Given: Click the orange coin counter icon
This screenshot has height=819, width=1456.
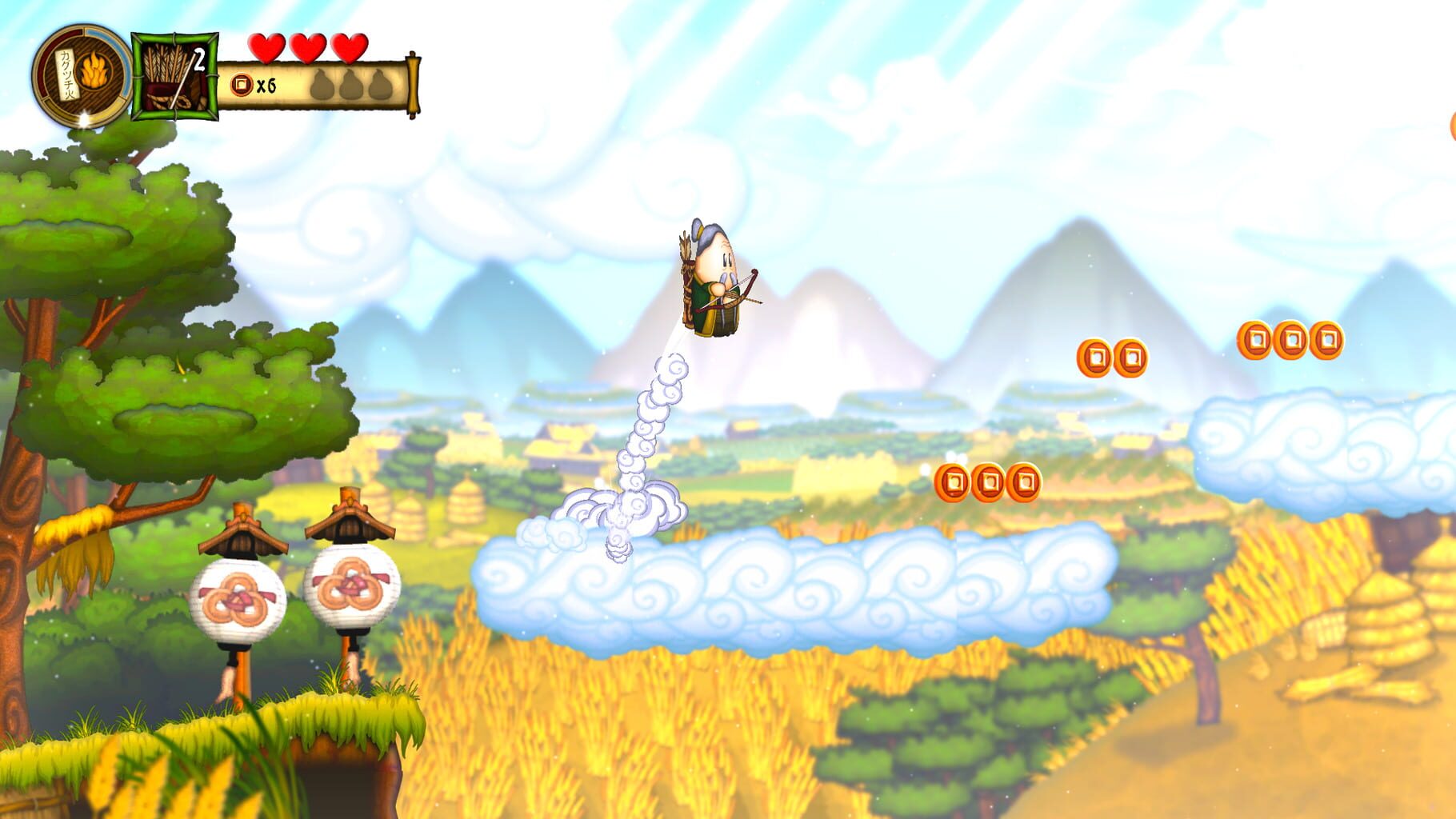Looking at the screenshot, I should (x=242, y=84).
